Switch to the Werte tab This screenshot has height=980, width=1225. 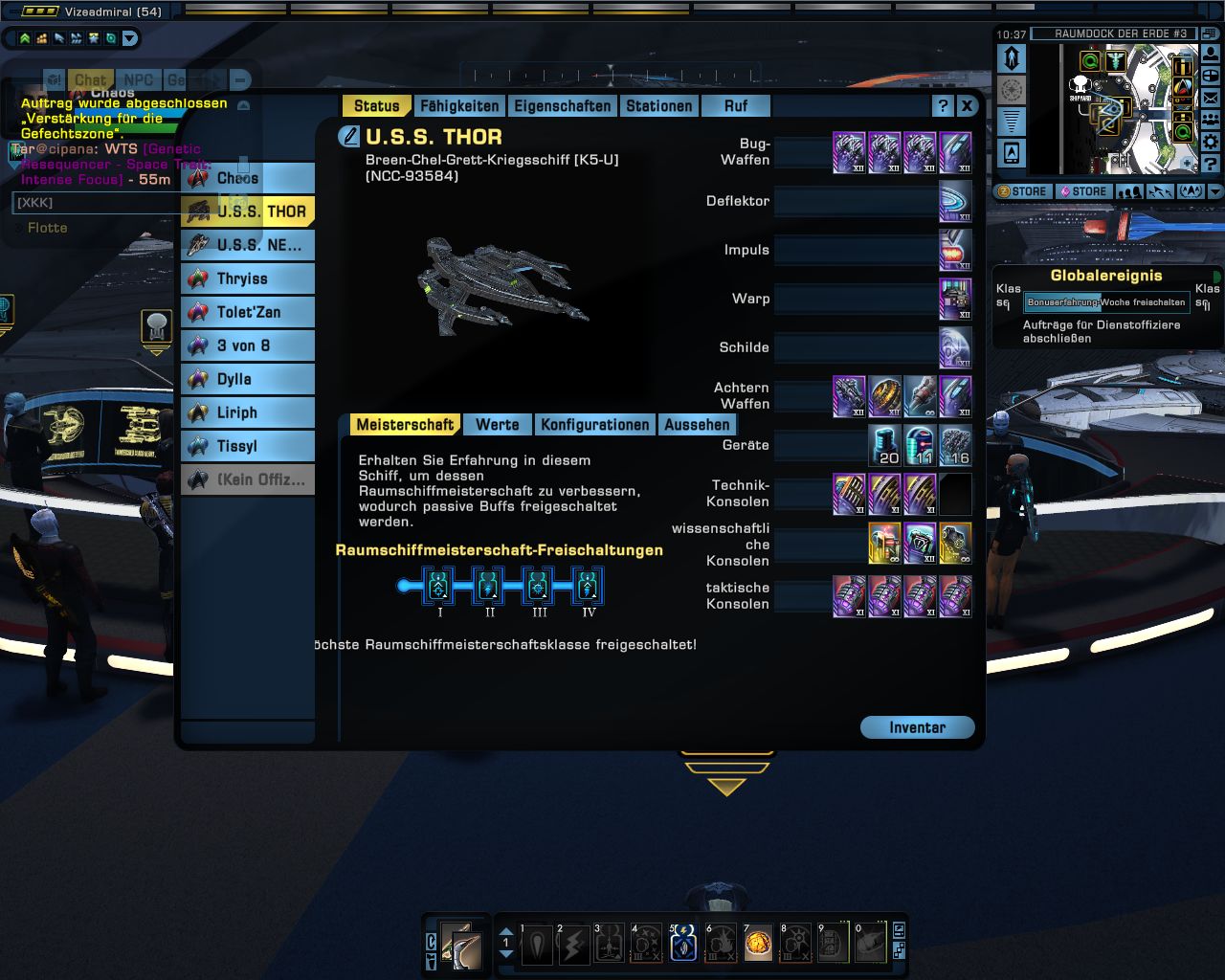point(497,425)
